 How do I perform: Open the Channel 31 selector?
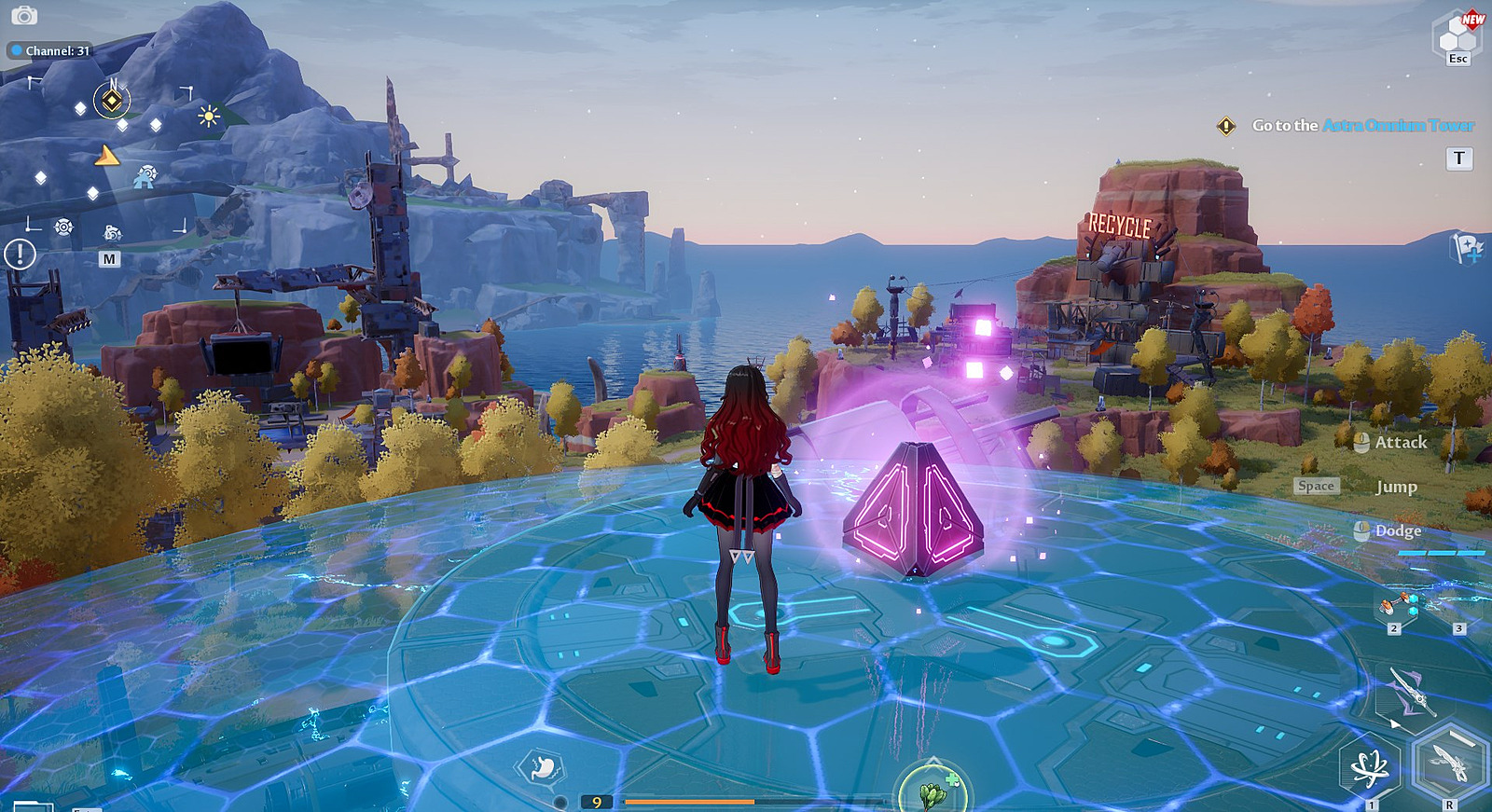point(52,50)
